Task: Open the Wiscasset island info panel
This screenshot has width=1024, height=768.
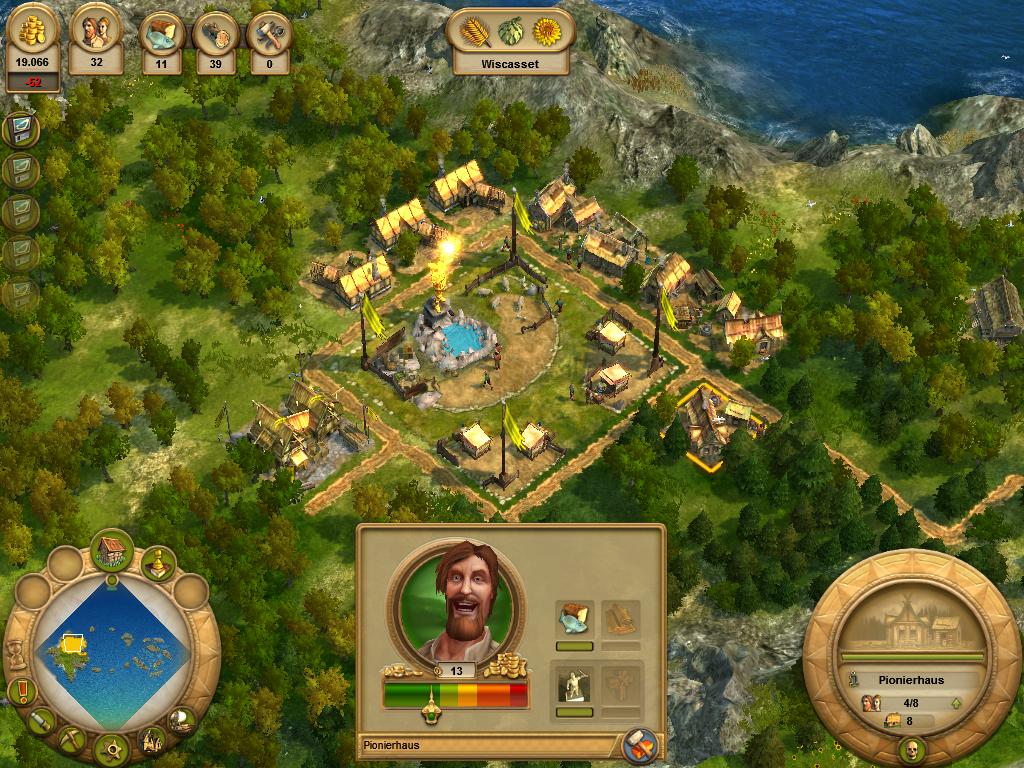Action: (509, 45)
